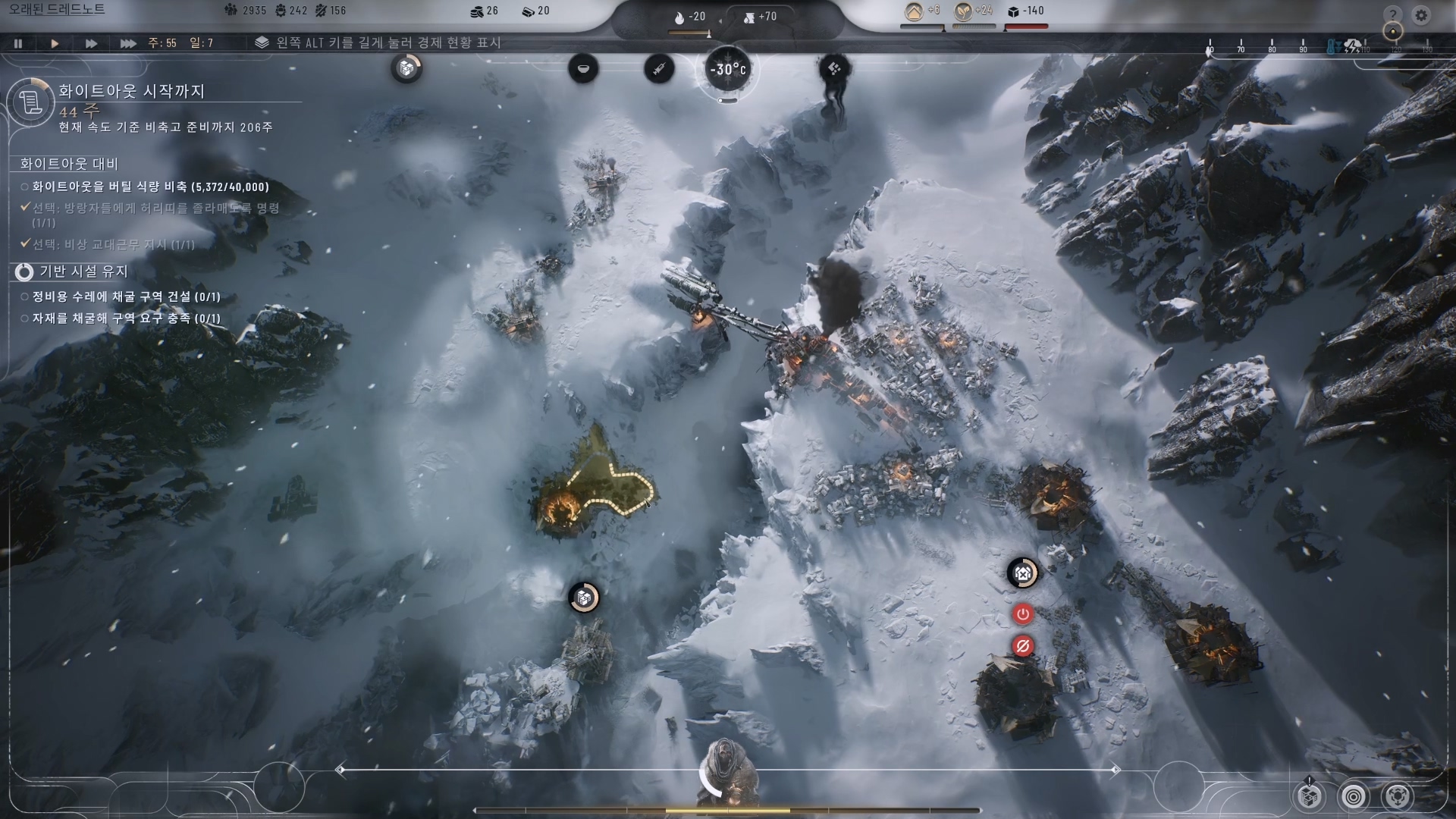Screen dimensions: 1456x819
Task: Open the syringe disease alert icon
Action: point(659,69)
